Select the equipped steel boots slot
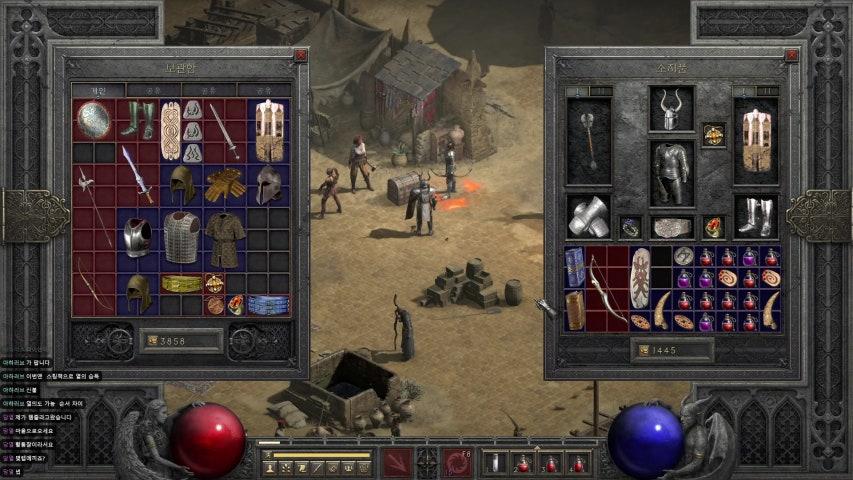Viewport: 853px width, 480px height. click(x=756, y=216)
